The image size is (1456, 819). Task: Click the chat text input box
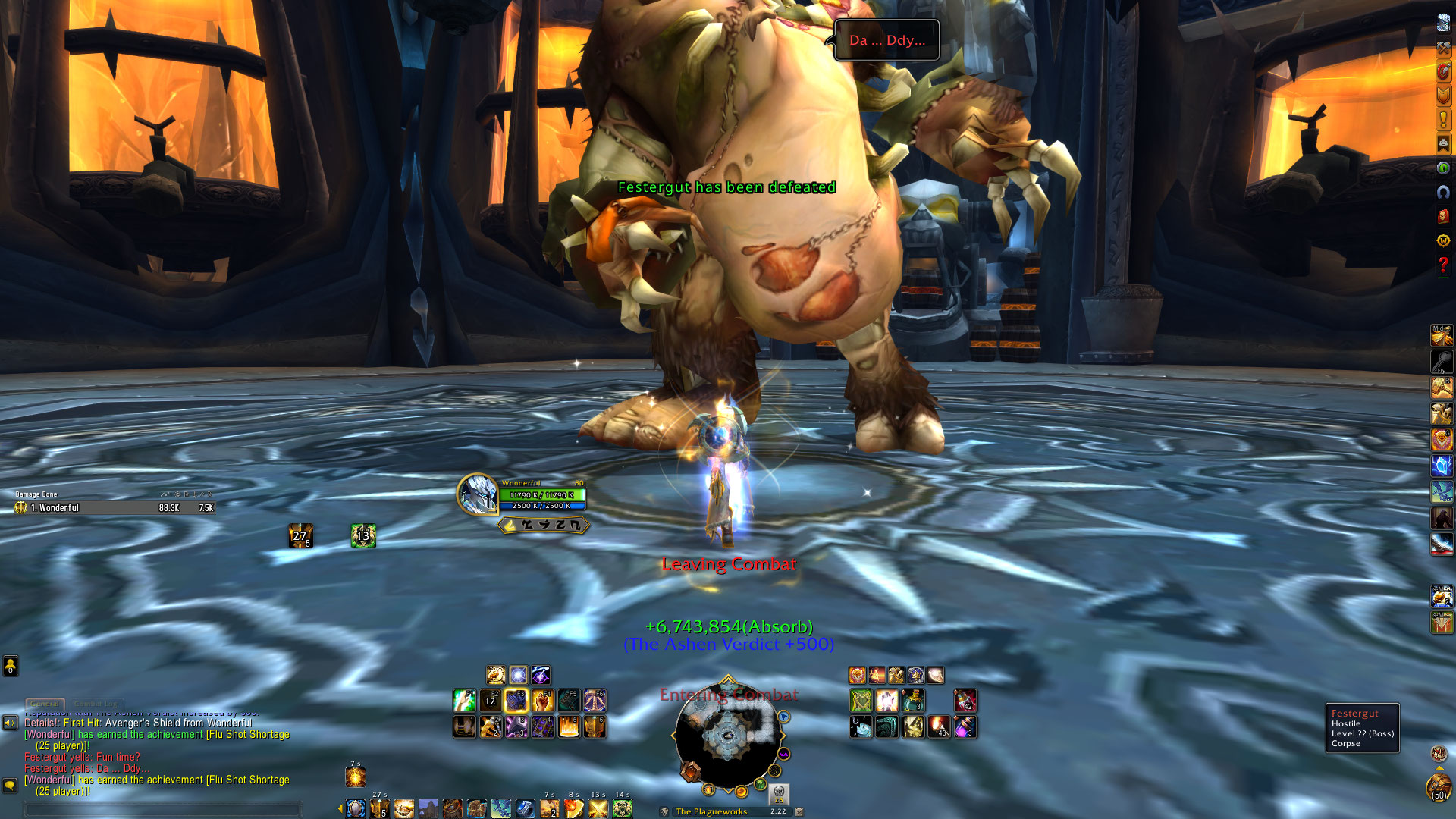pos(163,809)
